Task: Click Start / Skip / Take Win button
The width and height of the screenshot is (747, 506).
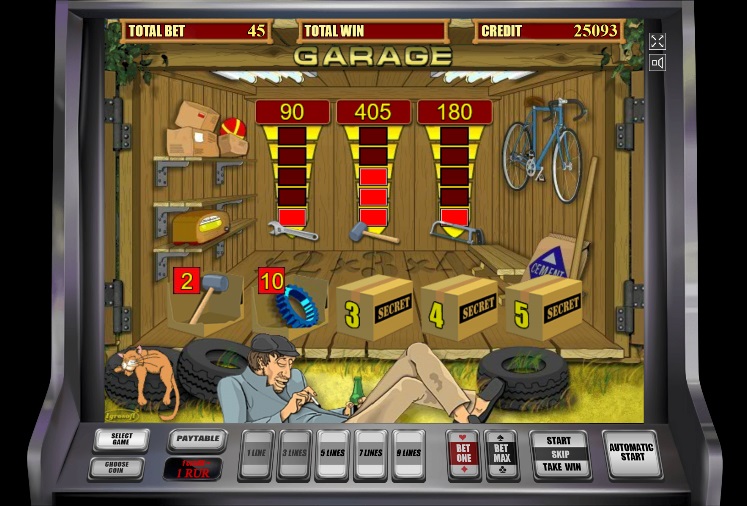Action: tap(559, 453)
